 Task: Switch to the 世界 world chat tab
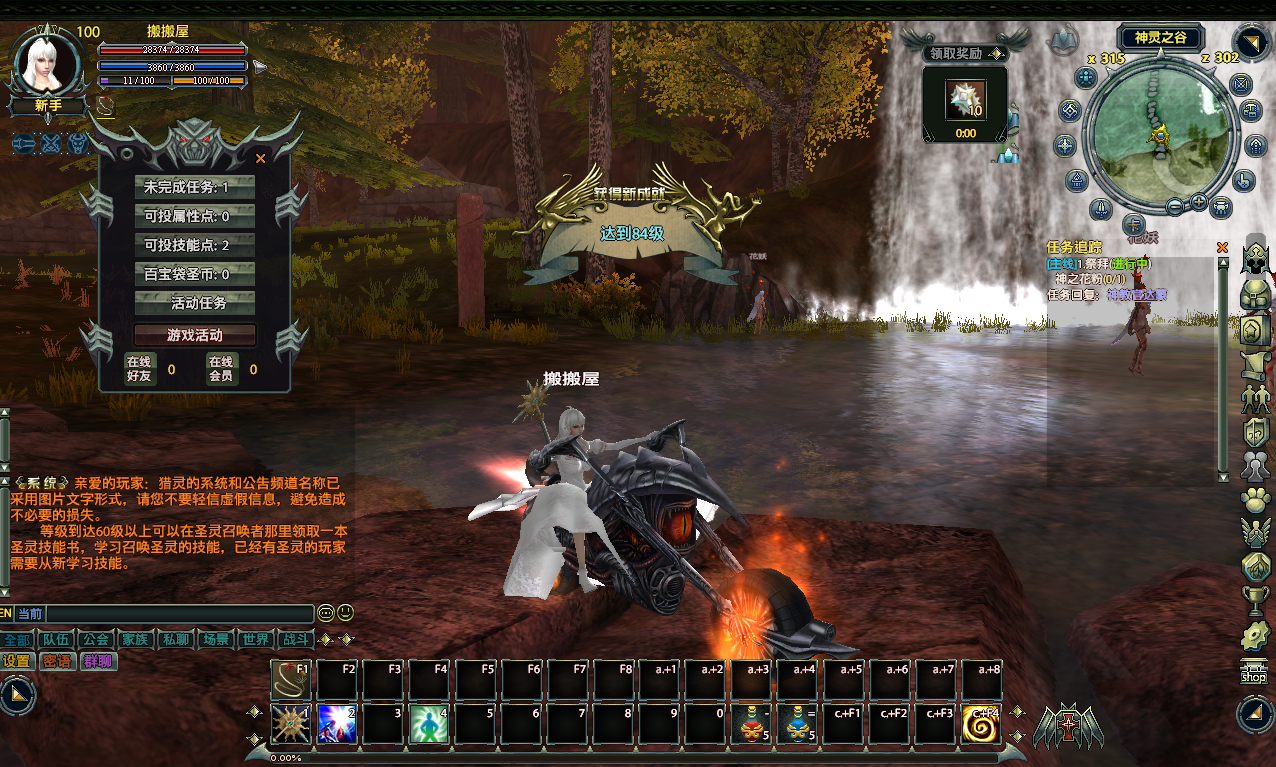coord(255,639)
